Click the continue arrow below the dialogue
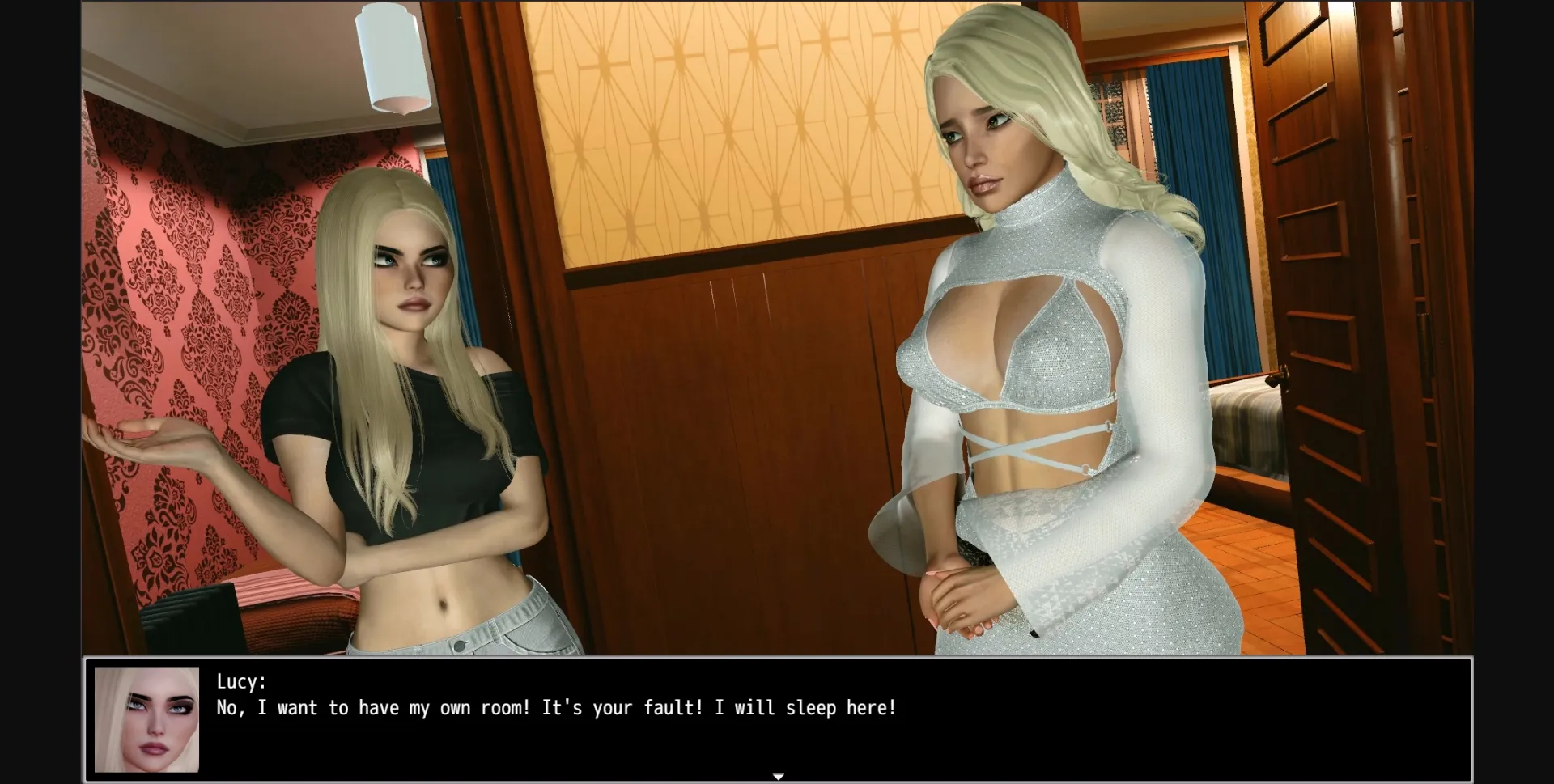 point(778,774)
